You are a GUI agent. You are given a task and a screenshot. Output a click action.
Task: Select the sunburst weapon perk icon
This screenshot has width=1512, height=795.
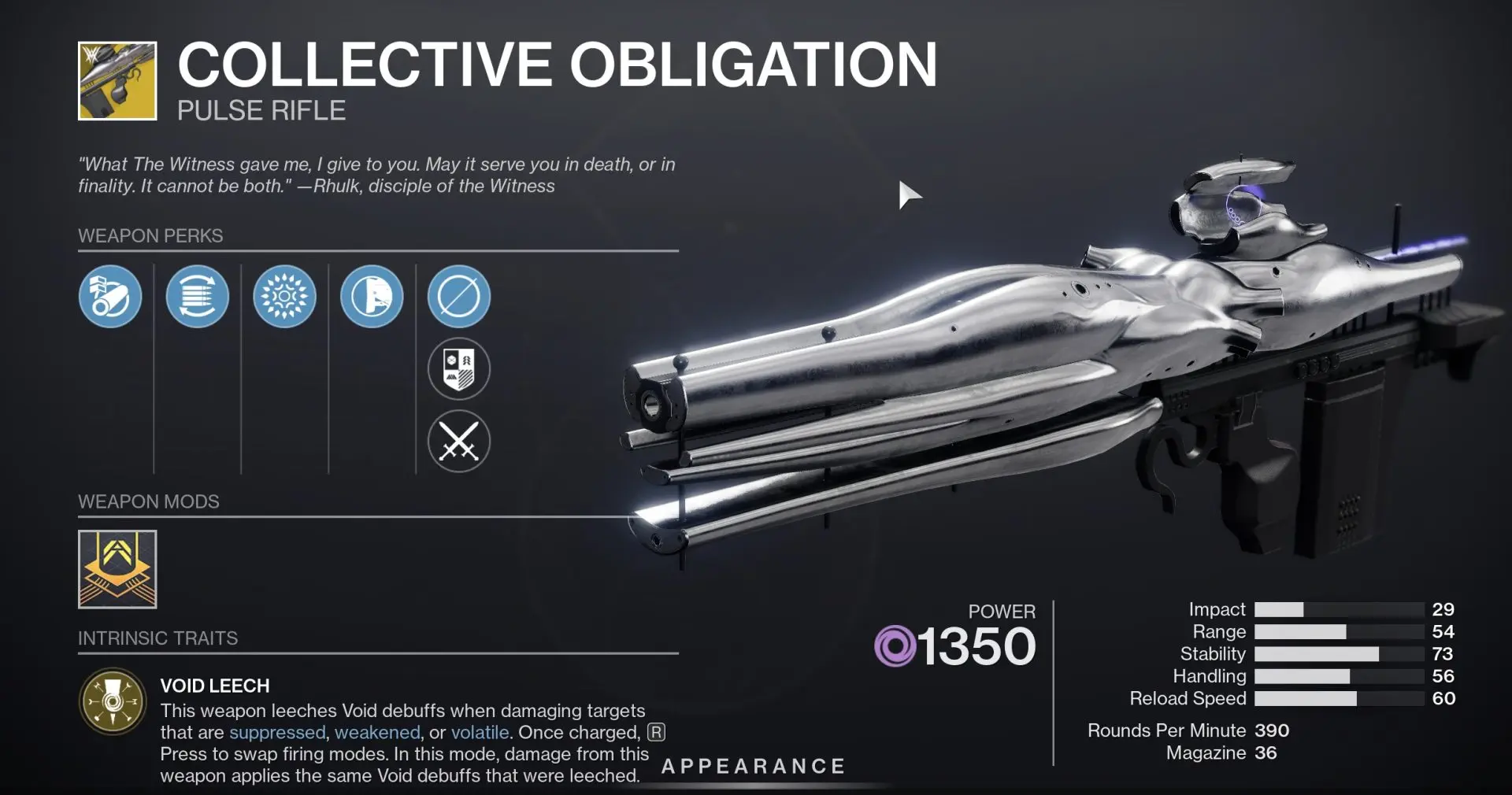285,297
